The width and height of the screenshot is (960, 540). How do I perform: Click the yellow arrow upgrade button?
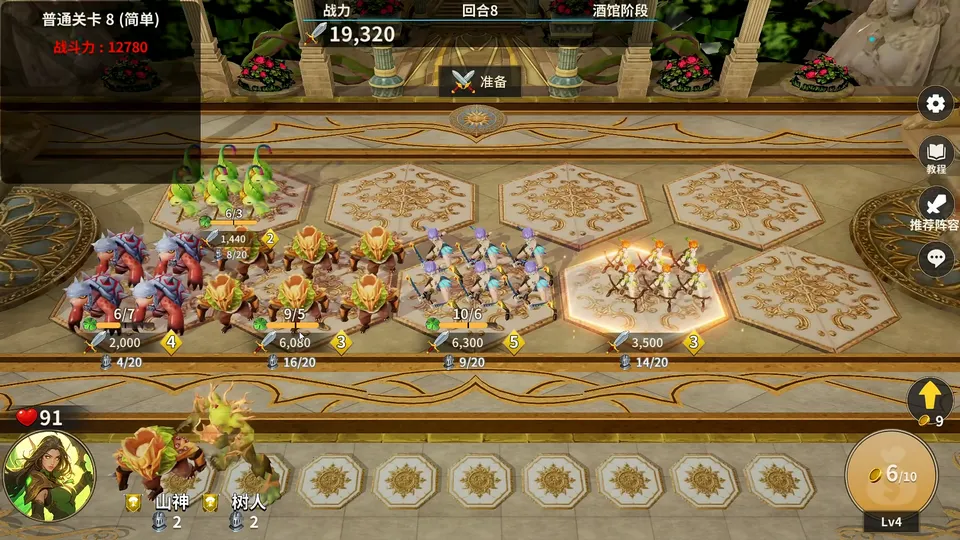(x=929, y=398)
